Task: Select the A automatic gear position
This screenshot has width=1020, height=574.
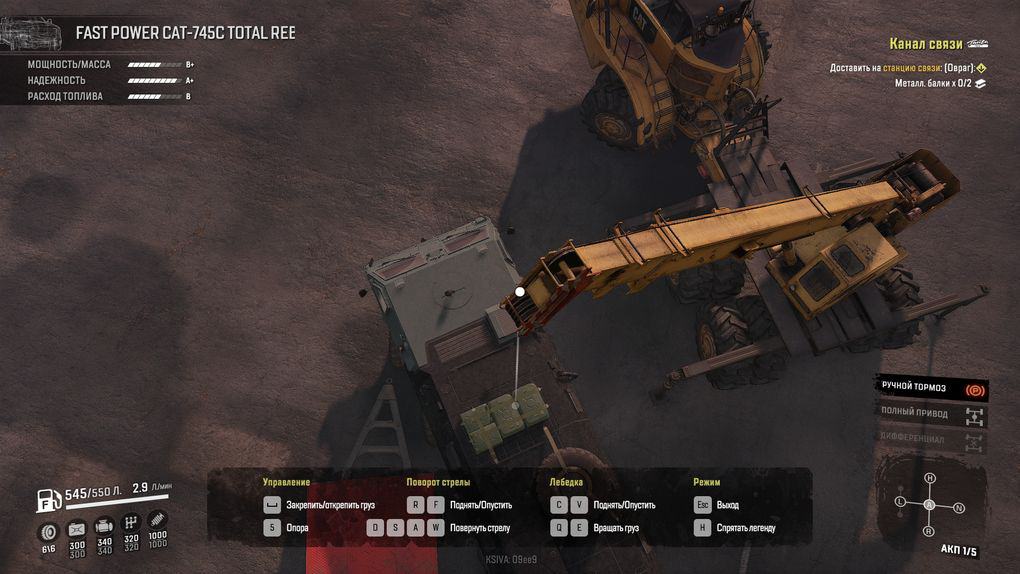Action: tap(929, 504)
